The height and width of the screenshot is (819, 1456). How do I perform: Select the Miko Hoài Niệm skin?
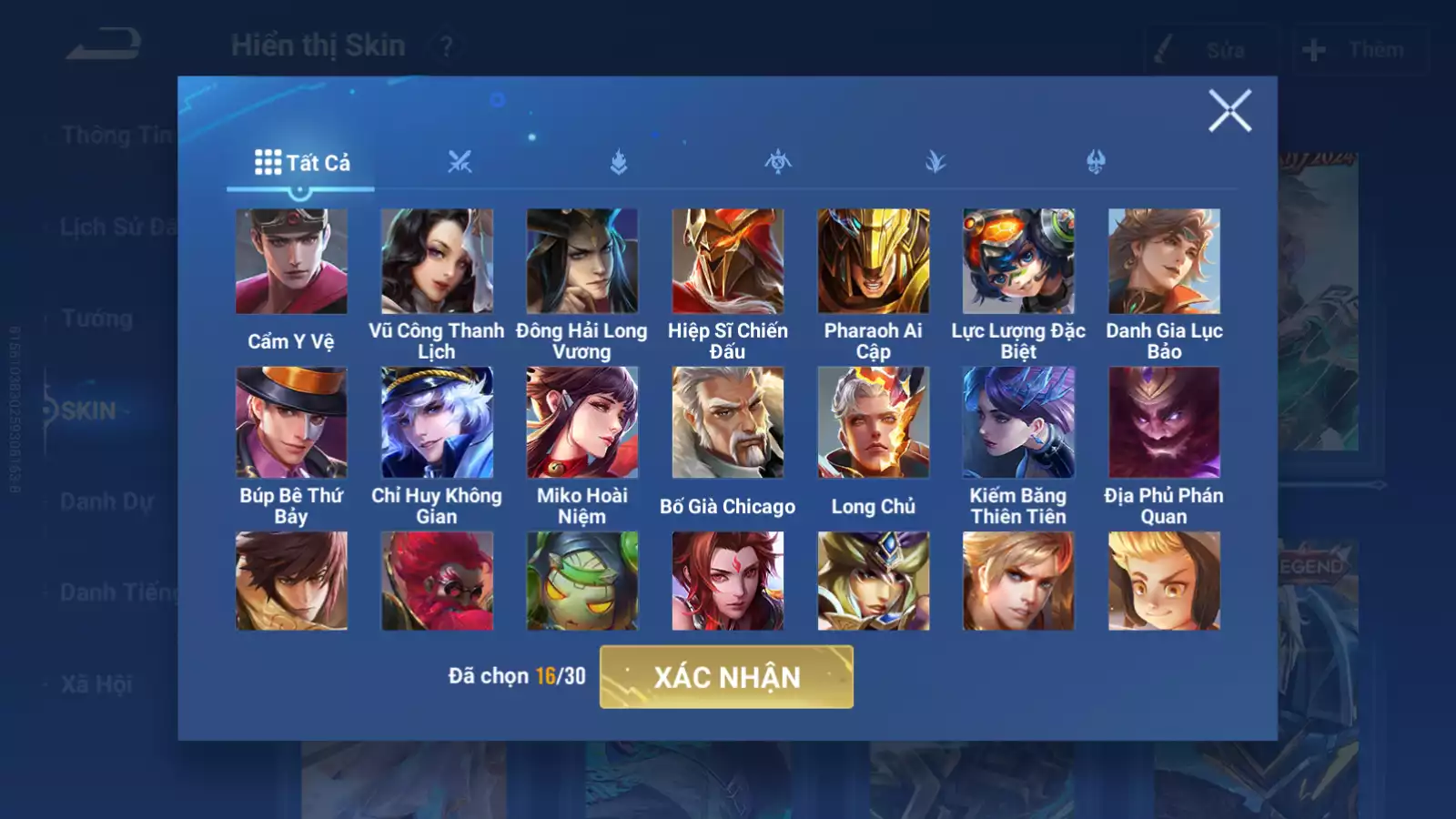point(582,422)
